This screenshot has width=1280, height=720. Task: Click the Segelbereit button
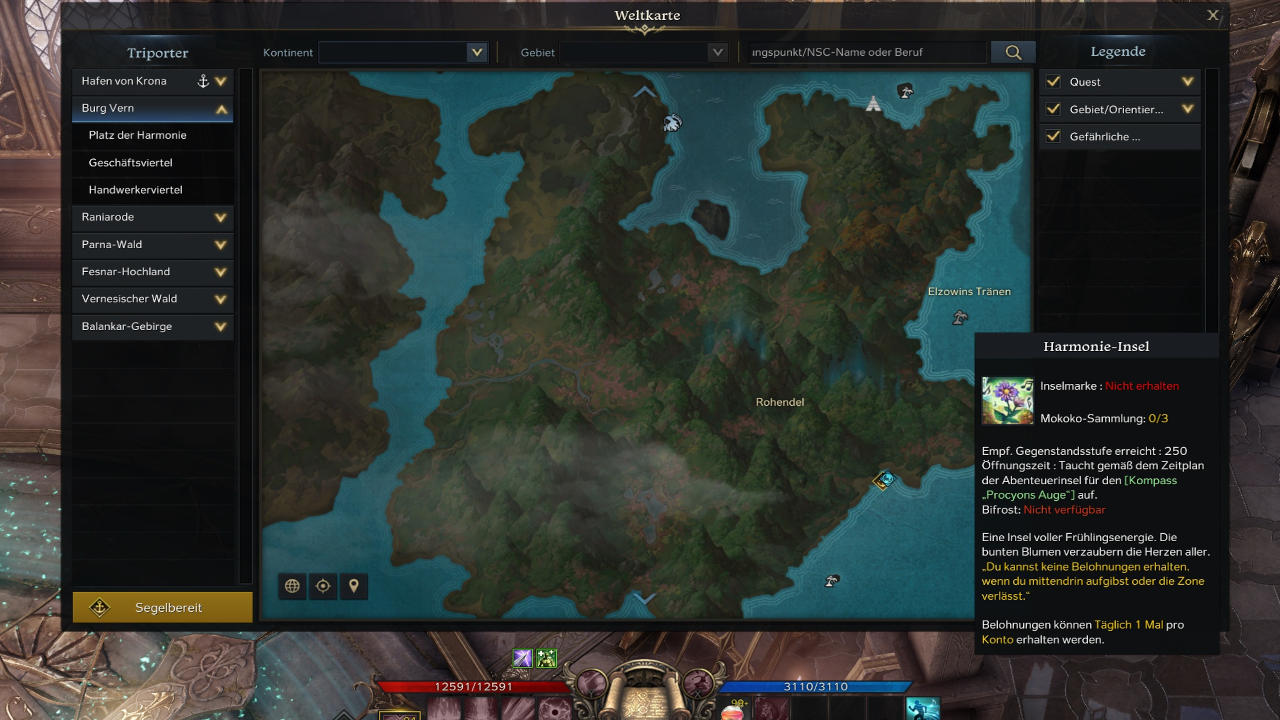point(162,607)
